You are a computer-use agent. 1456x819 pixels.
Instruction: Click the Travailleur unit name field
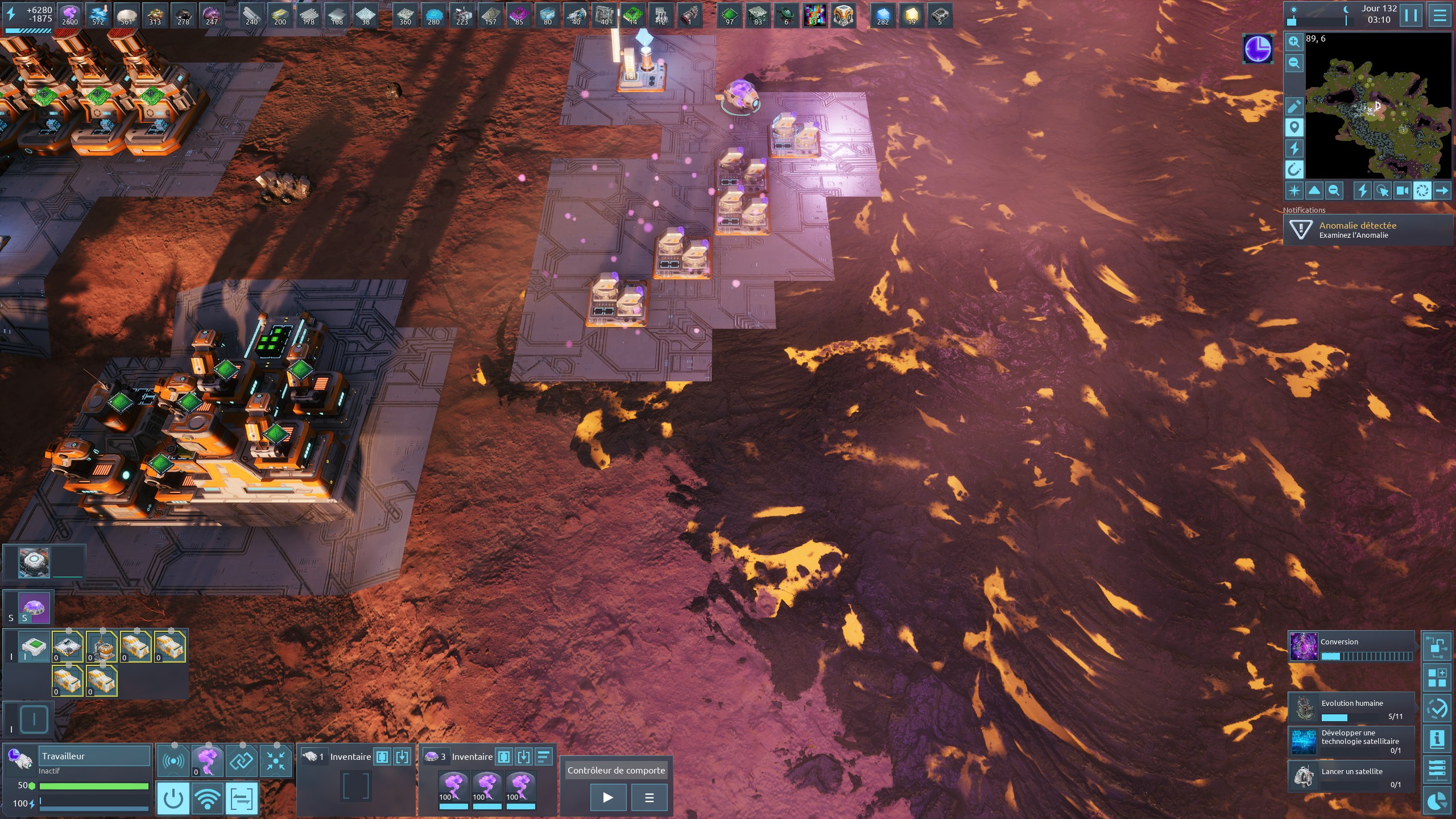(x=94, y=756)
